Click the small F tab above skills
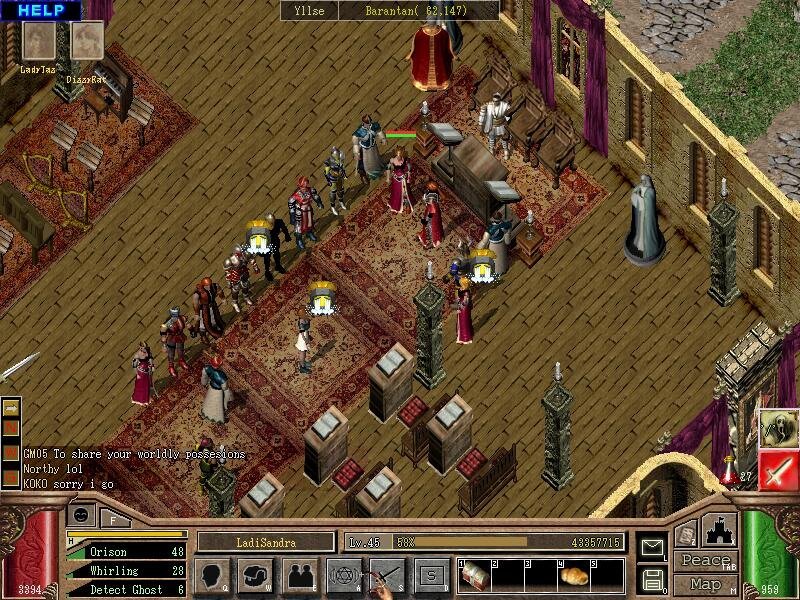The image size is (800, 600). (113, 520)
